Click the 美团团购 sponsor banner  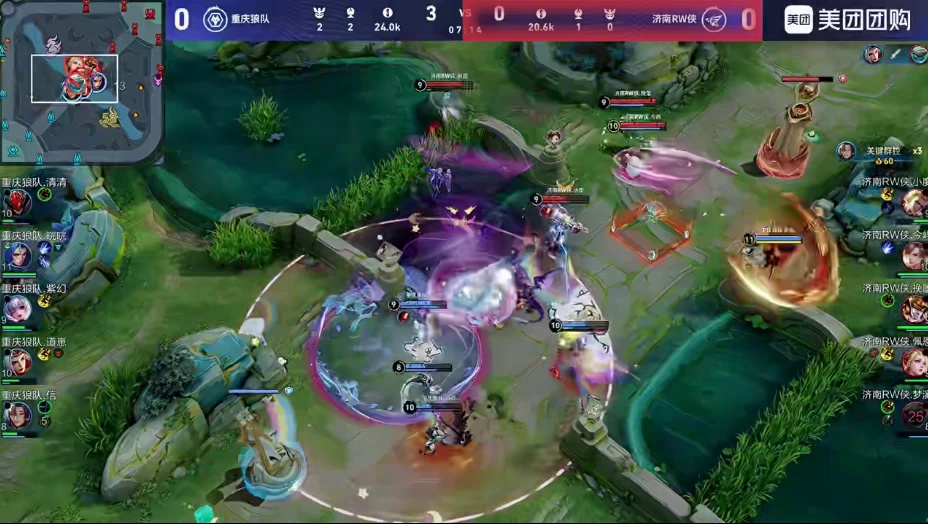(846, 20)
